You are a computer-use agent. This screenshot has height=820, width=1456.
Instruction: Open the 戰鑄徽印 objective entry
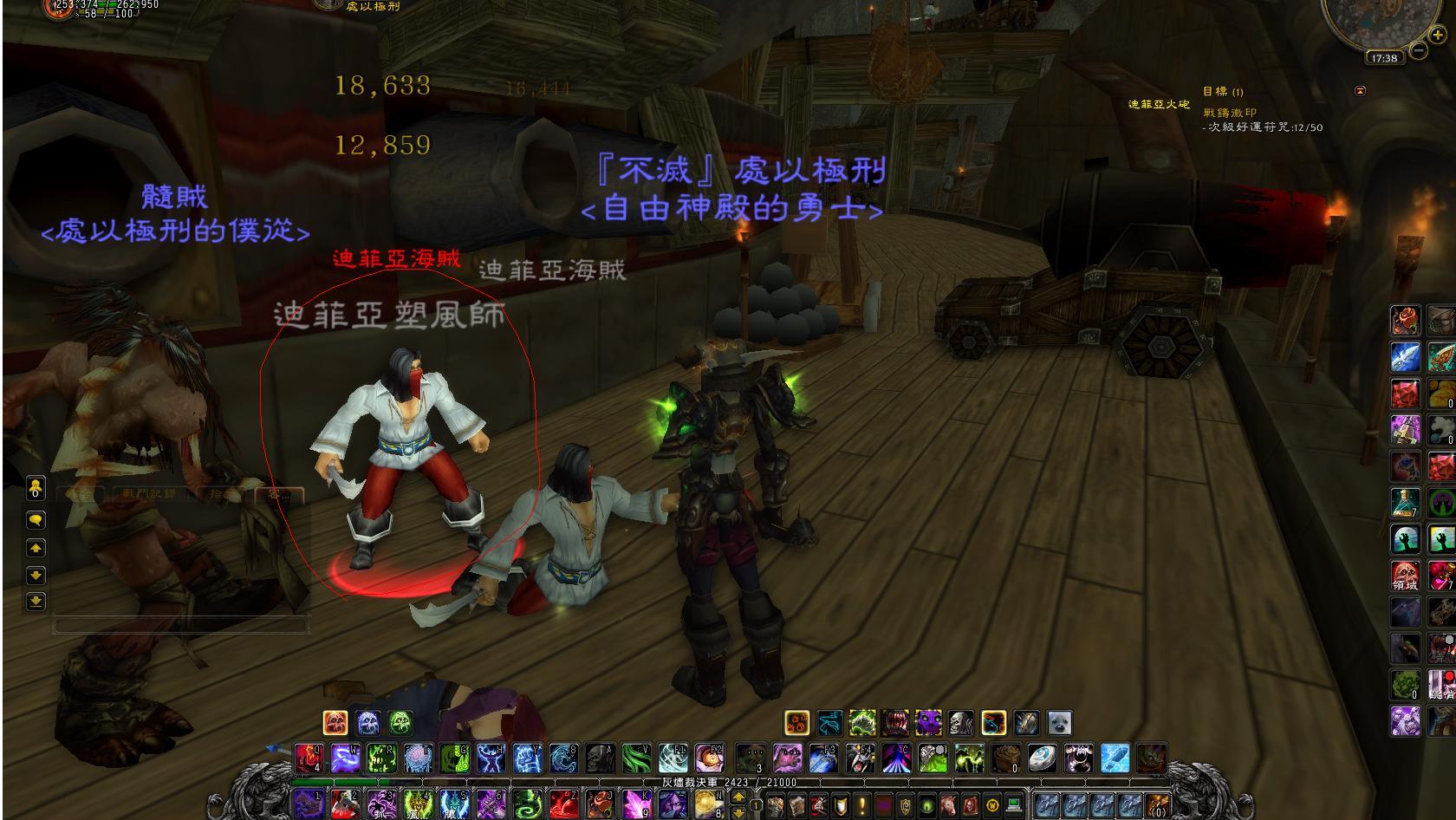tap(1229, 113)
